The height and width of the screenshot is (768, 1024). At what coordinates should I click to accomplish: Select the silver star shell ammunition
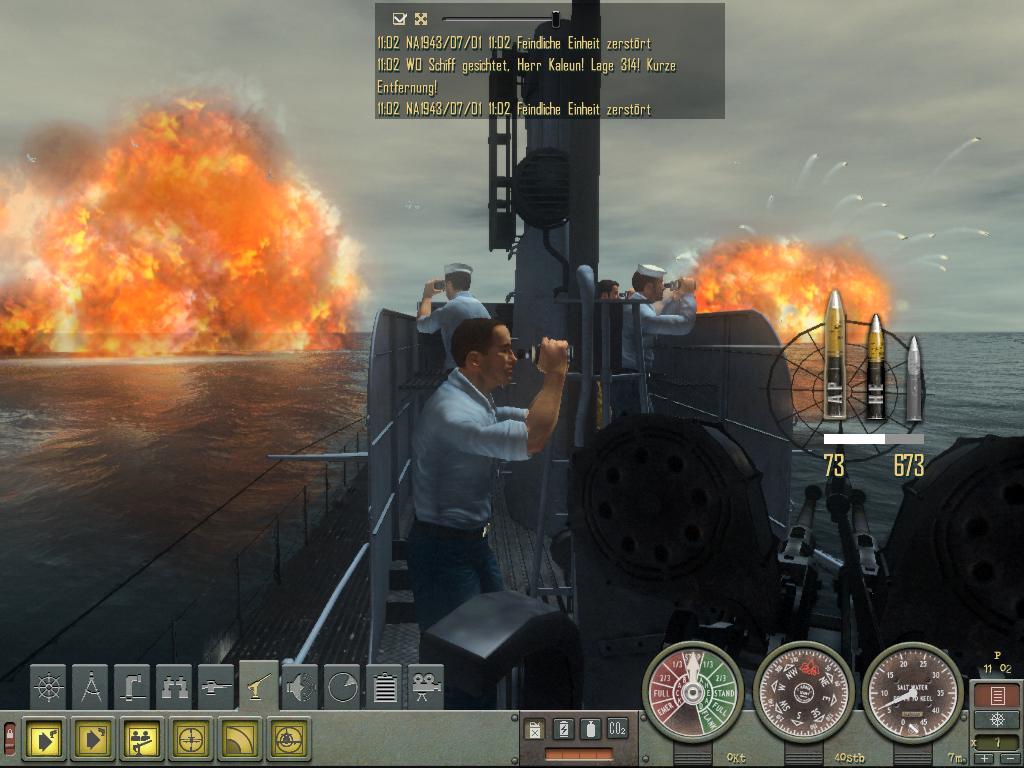(x=912, y=378)
